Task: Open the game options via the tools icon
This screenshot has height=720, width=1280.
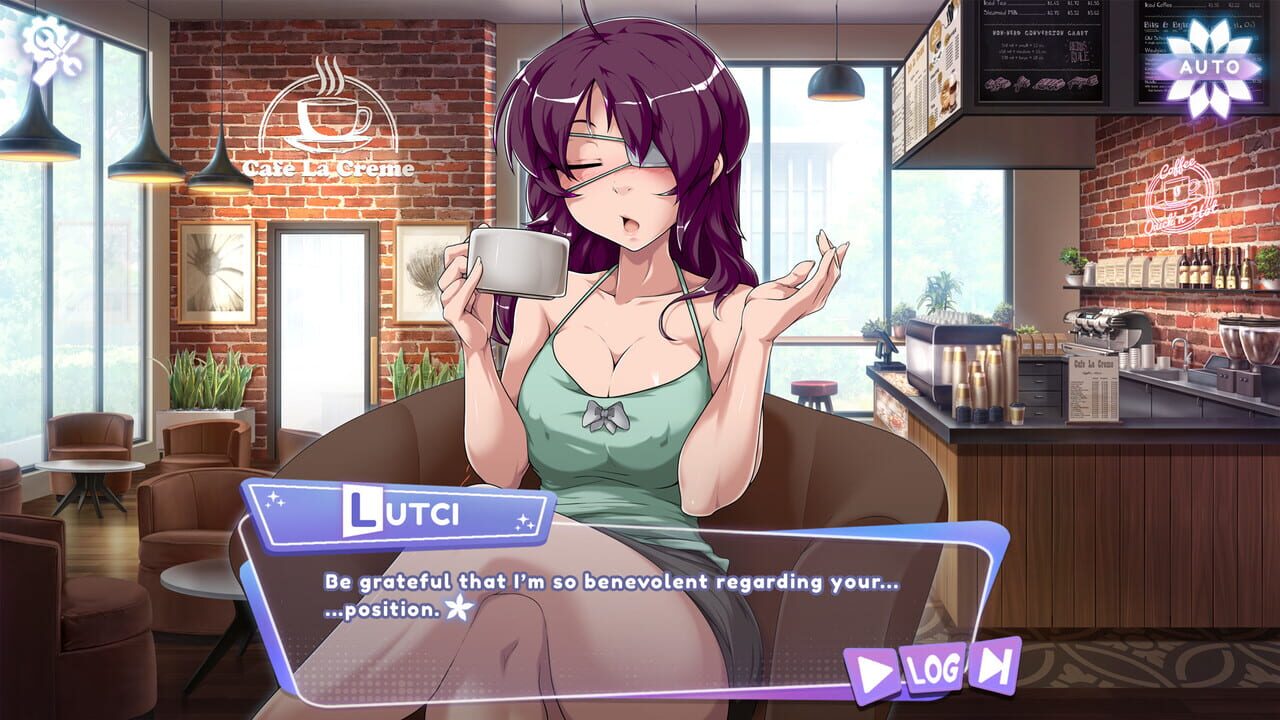Action: pyautogui.click(x=52, y=48)
